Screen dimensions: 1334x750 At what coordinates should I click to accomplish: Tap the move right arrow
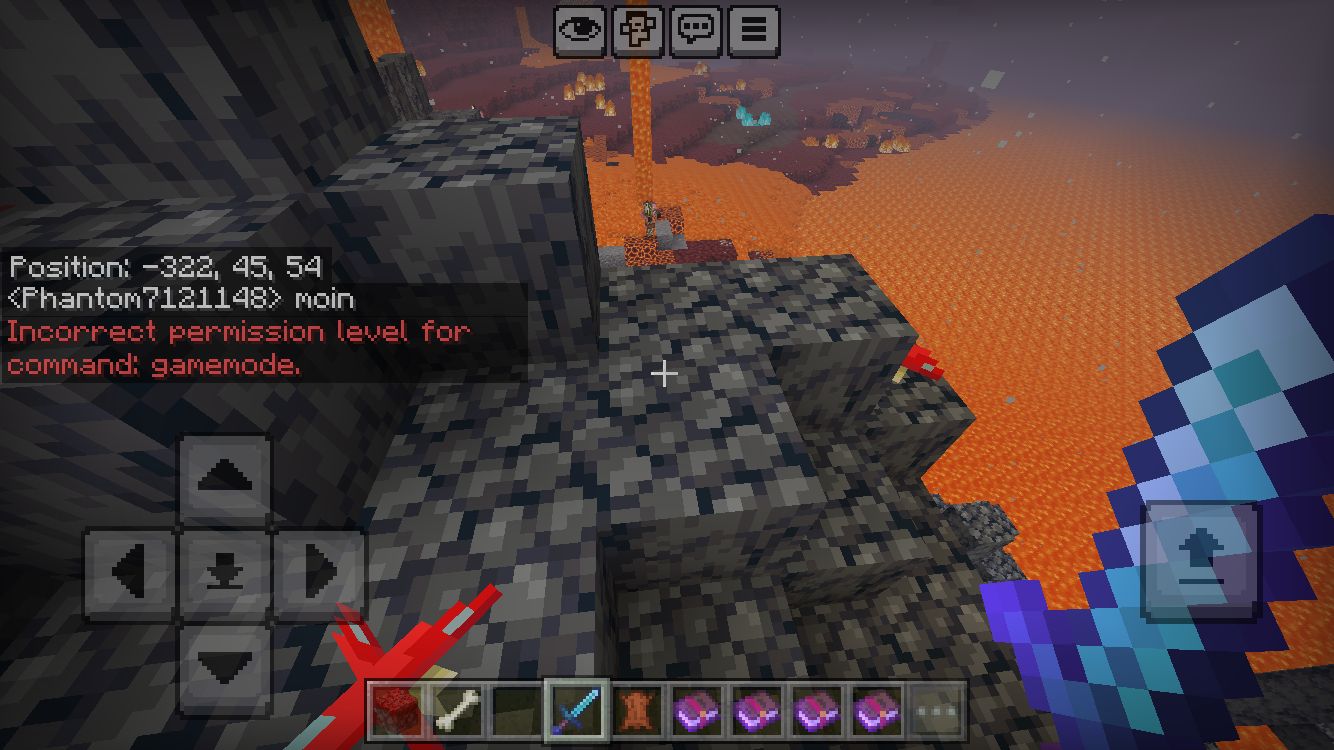tap(319, 573)
